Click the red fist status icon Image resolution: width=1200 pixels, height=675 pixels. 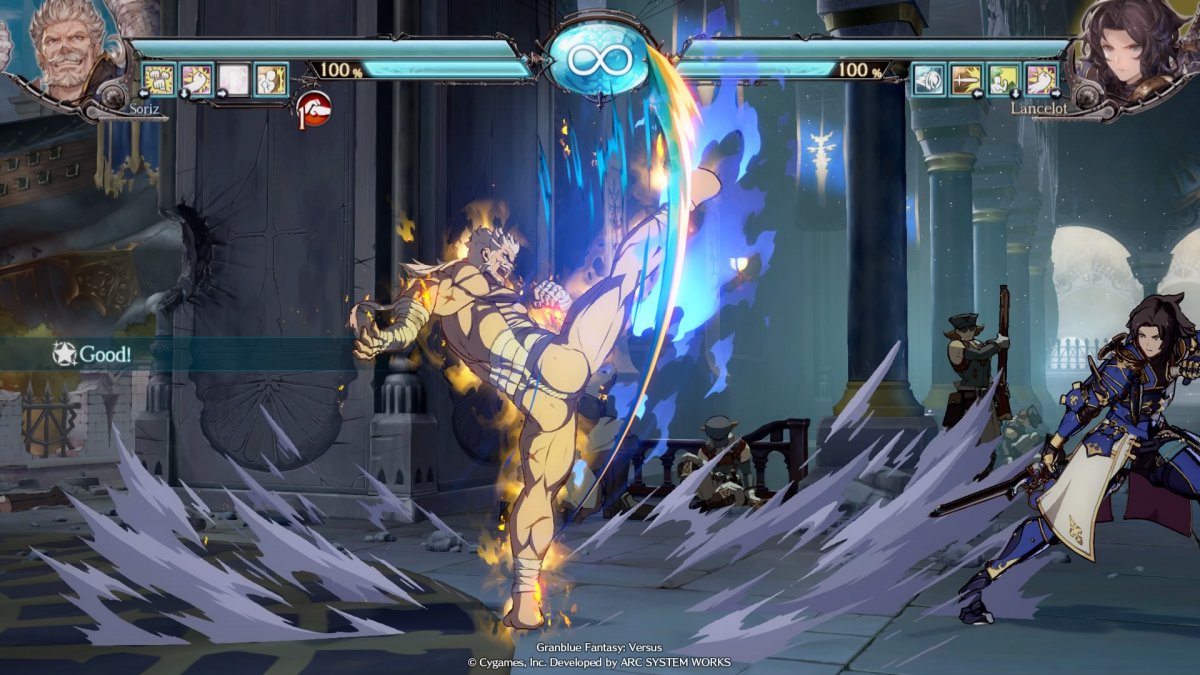[313, 107]
